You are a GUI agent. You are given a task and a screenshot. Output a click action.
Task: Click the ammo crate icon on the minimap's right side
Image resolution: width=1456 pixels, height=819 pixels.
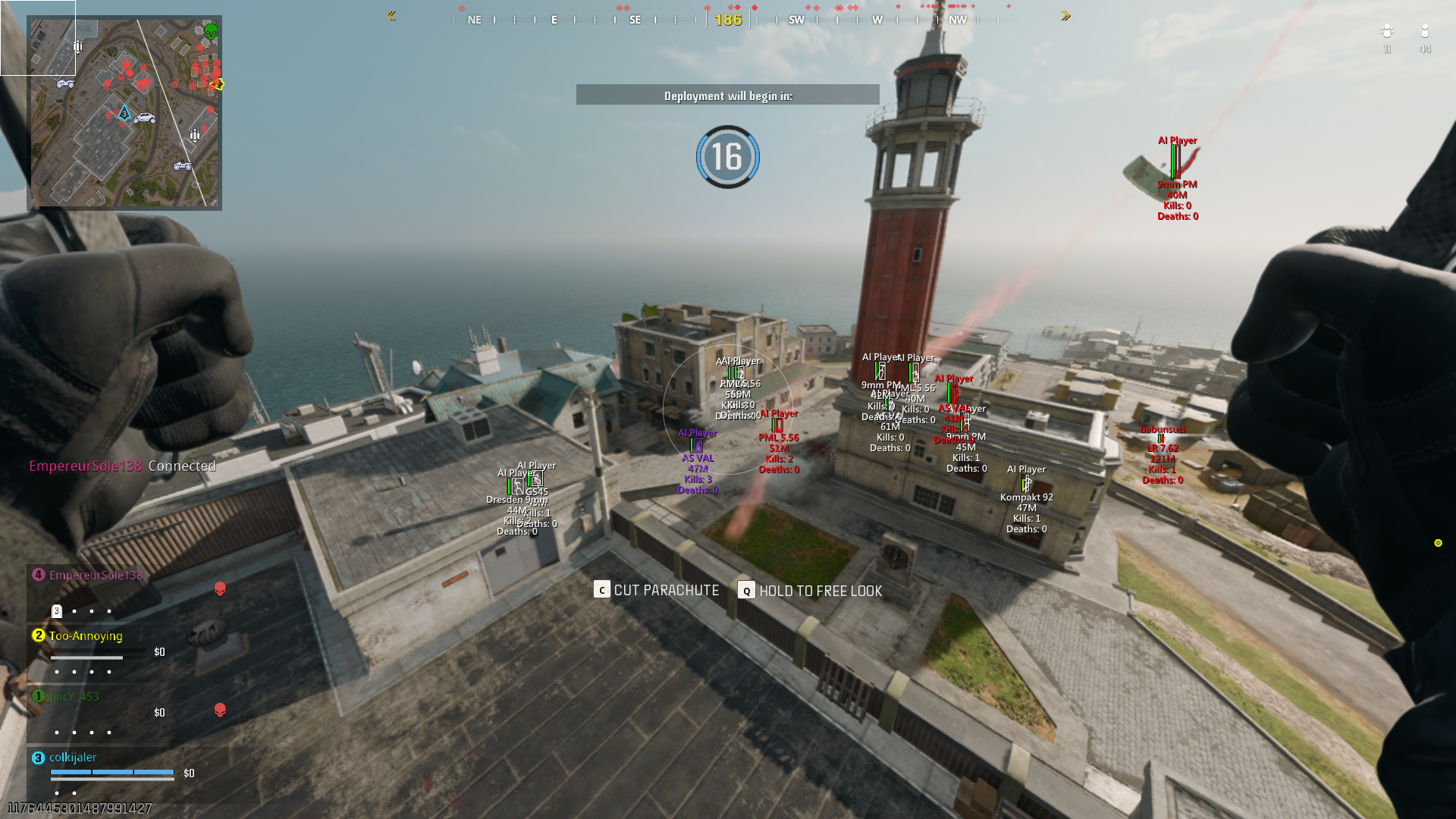(x=194, y=134)
